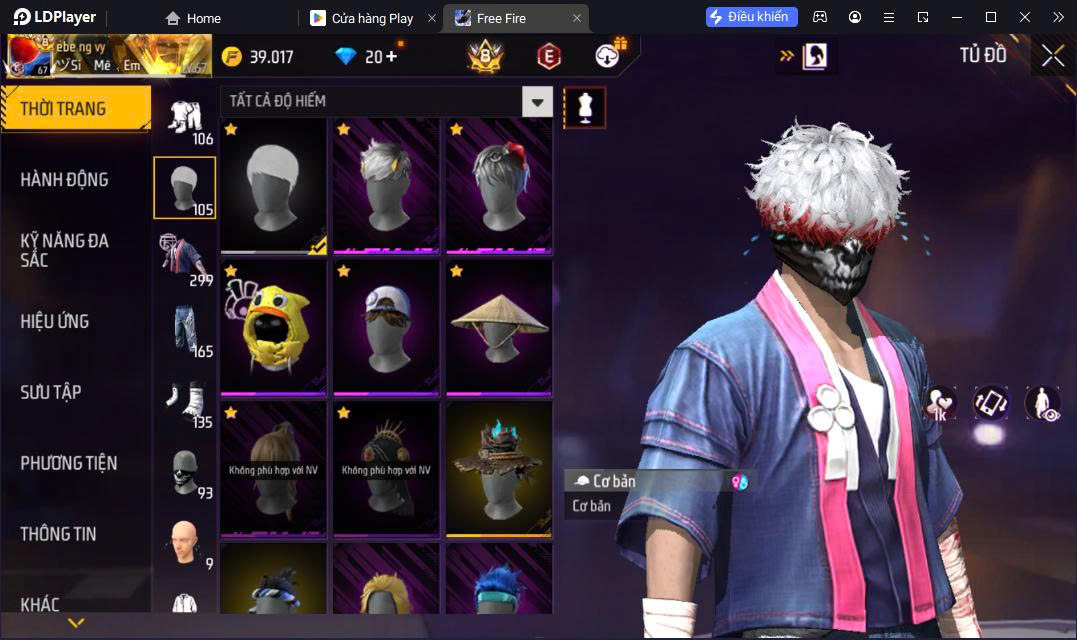Open the Thông Tin section
Screen dimensions: 1077x640
tap(58, 534)
